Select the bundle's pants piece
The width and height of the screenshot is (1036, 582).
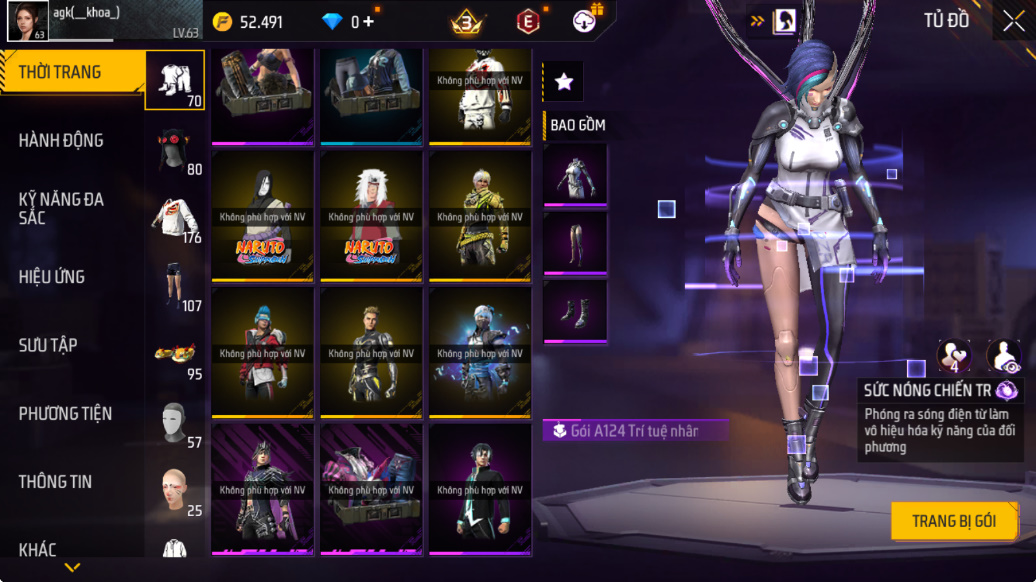[575, 242]
